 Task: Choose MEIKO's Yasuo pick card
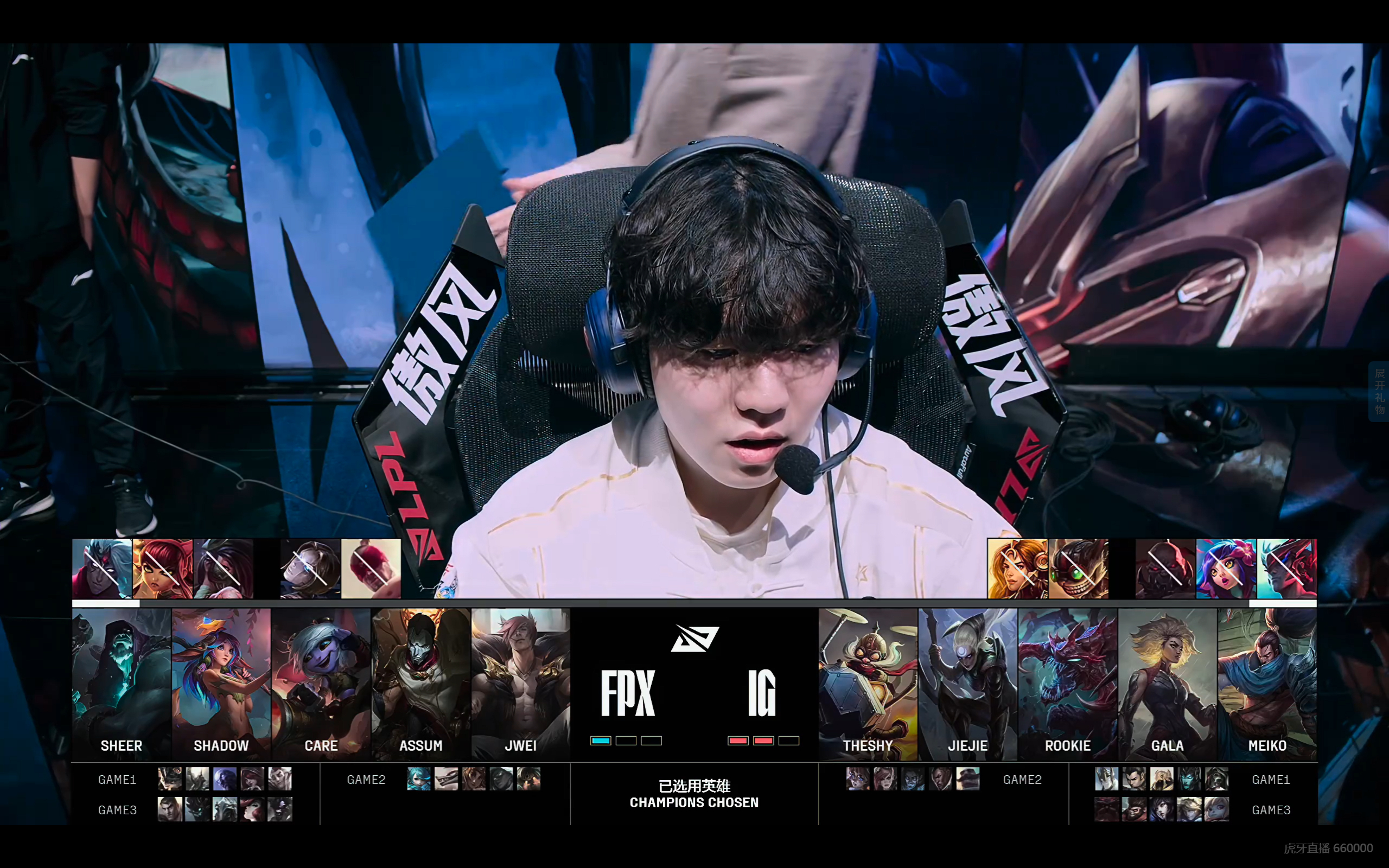pyautogui.click(x=1267, y=683)
